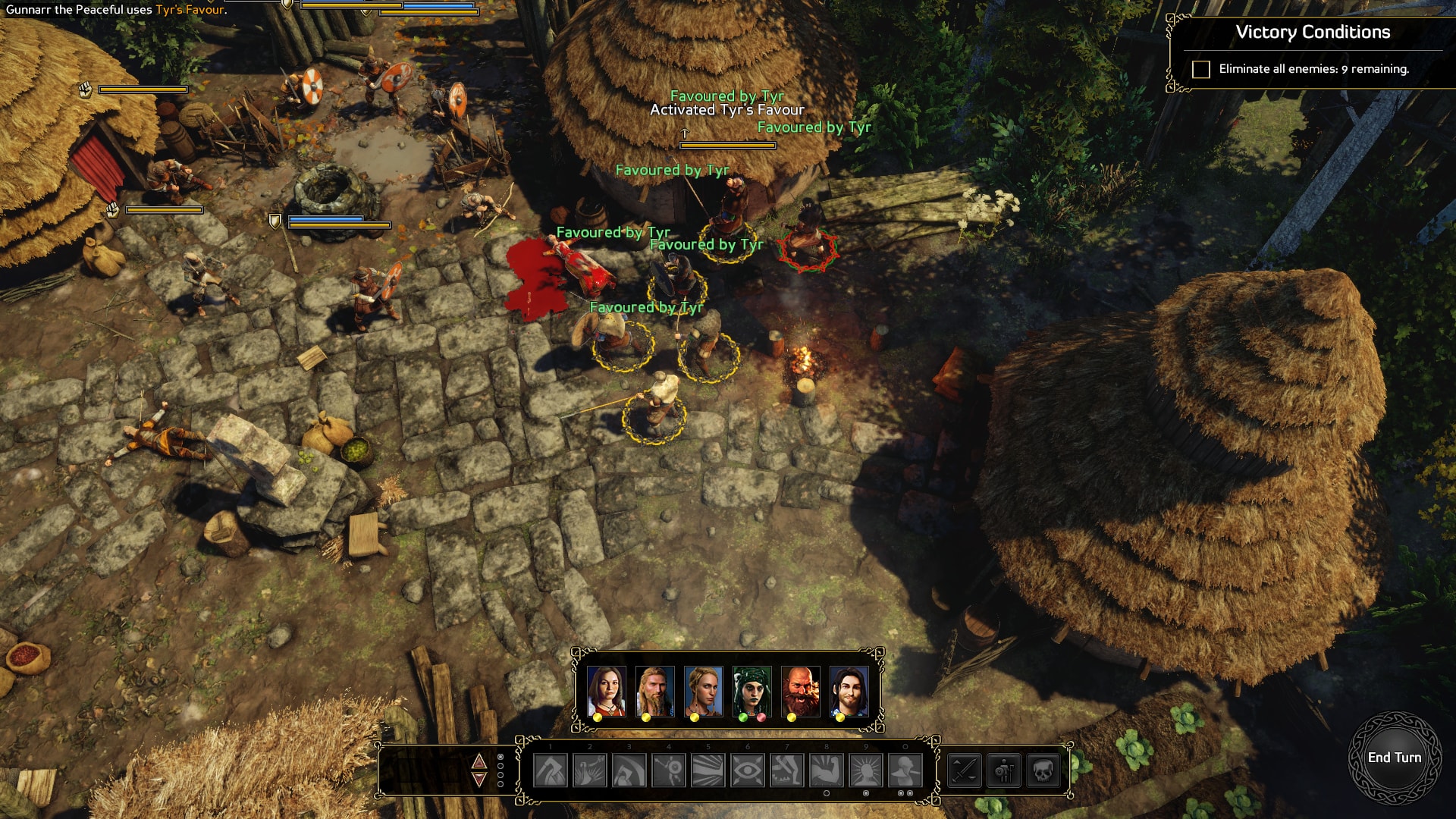Select the dark-haired smiling man portrait
Image resolution: width=1456 pixels, height=819 pixels.
click(849, 691)
